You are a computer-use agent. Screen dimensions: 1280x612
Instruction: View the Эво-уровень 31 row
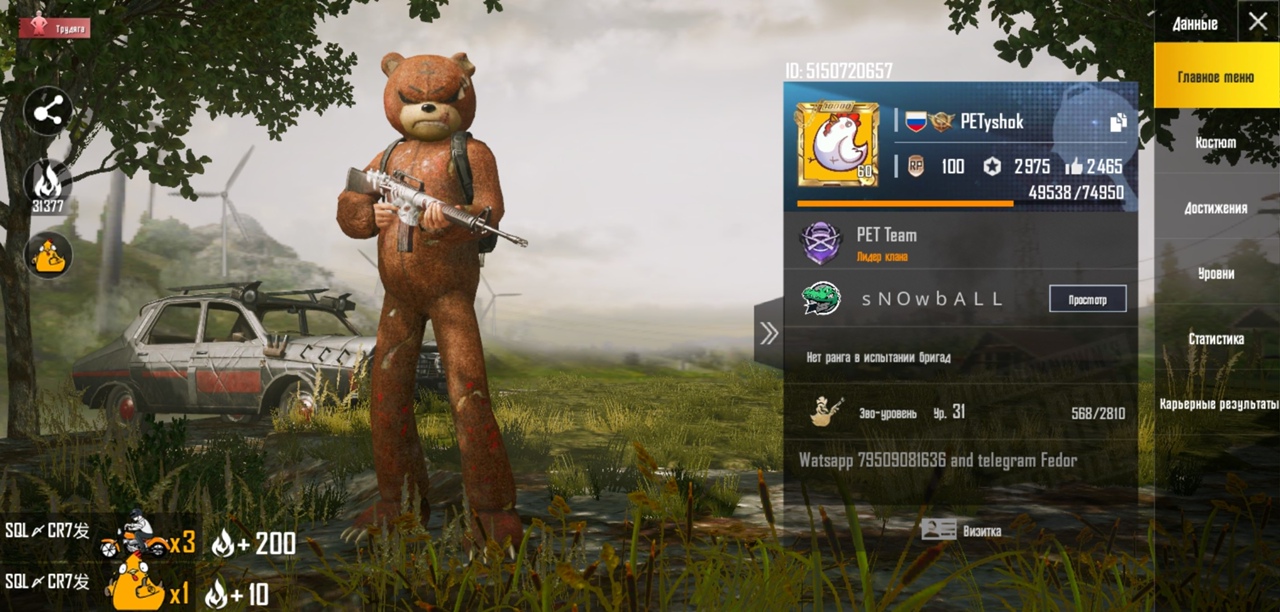(x=960, y=412)
